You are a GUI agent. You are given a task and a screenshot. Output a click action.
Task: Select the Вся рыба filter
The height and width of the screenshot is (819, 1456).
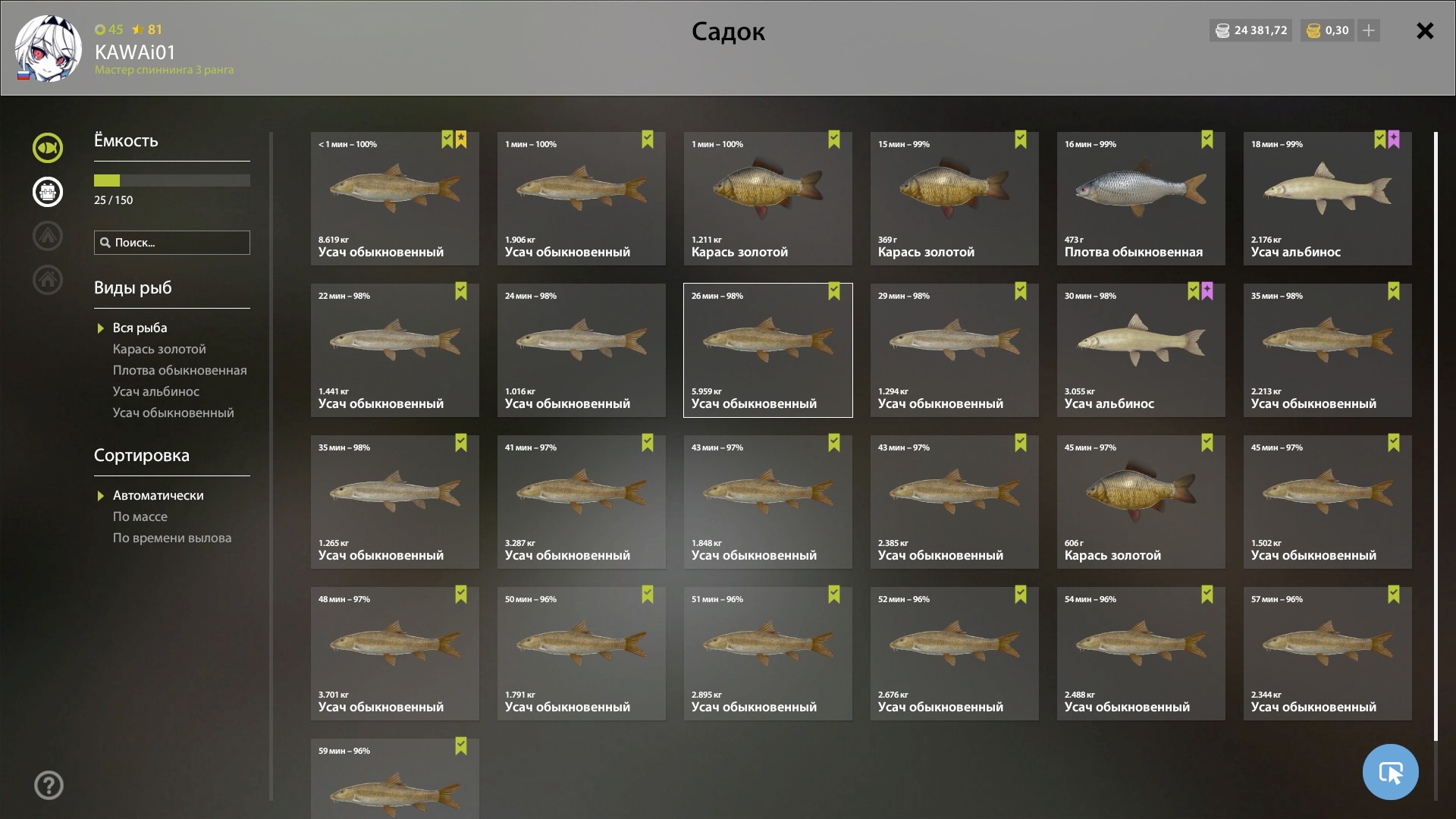click(x=140, y=328)
